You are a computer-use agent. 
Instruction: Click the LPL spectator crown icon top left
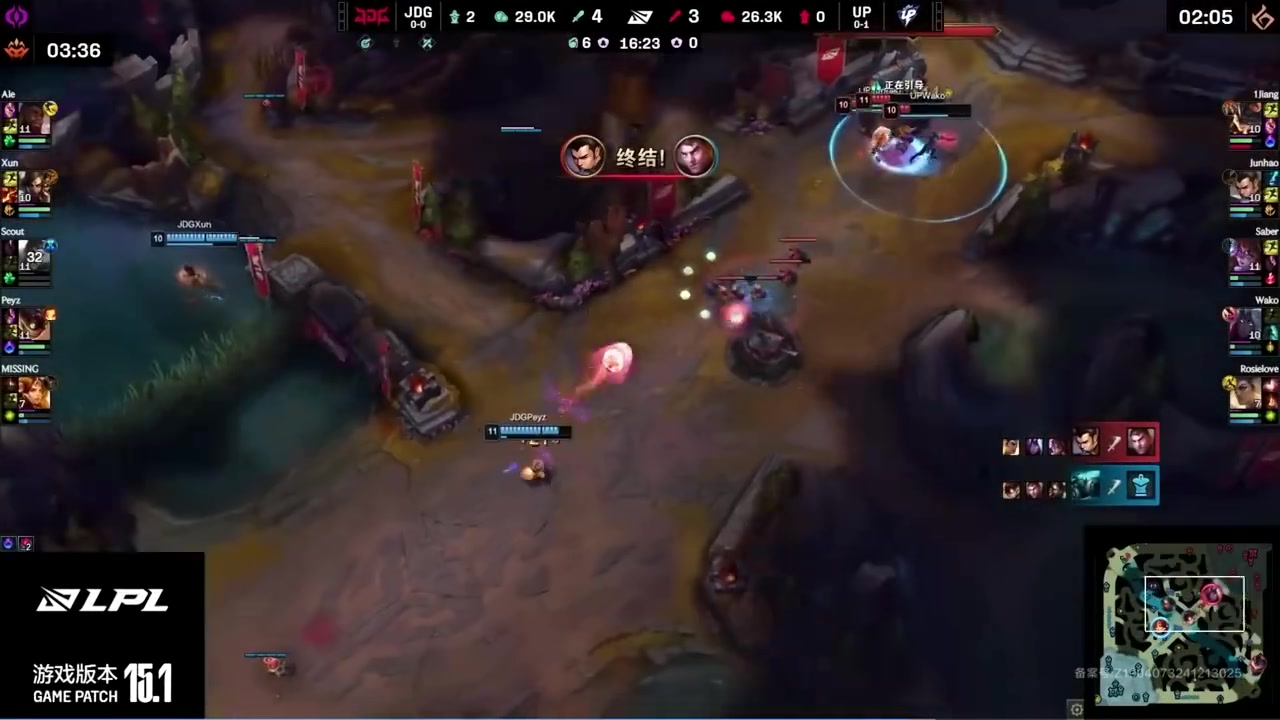tap(14, 49)
